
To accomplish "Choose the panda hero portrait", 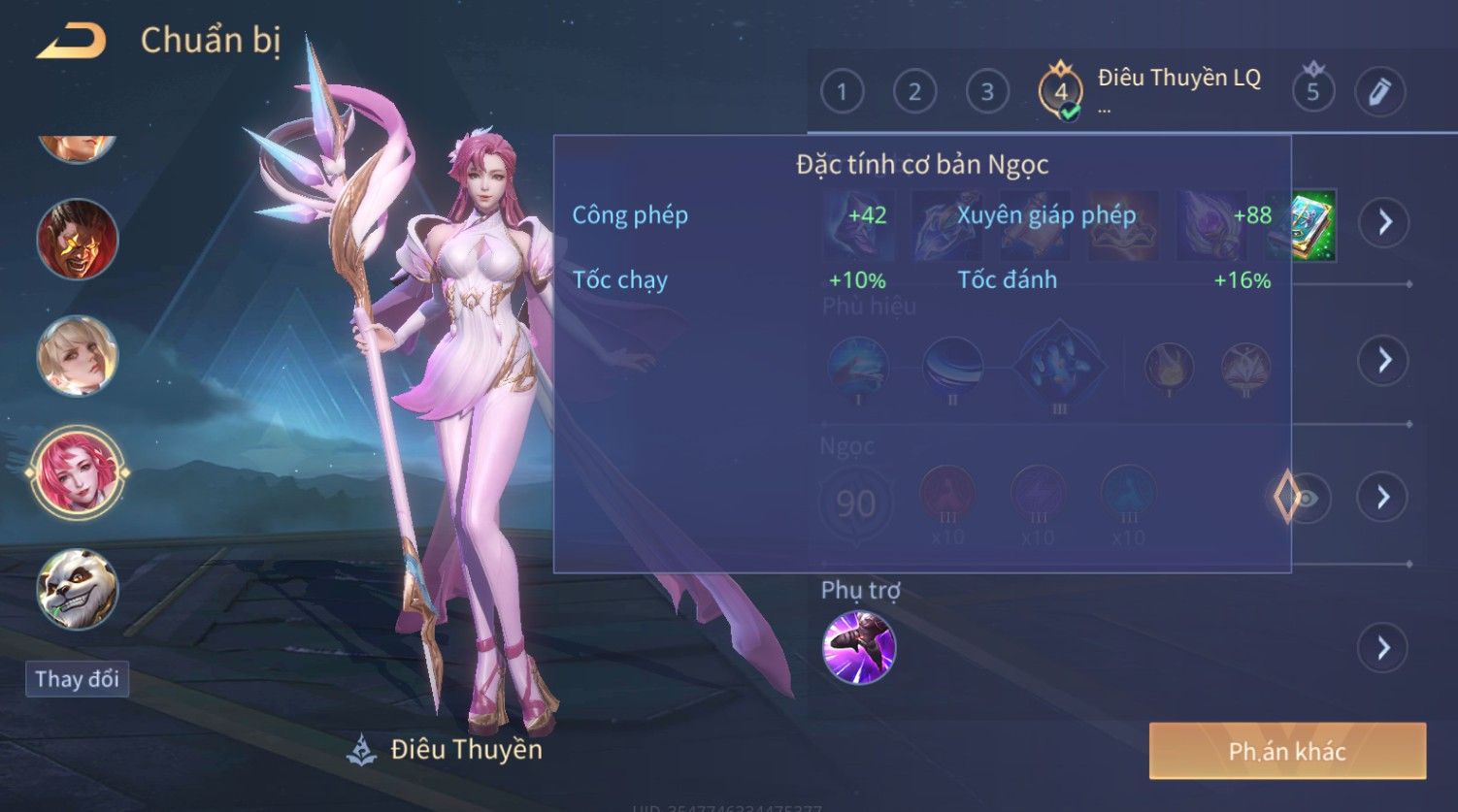I will tap(78, 590).
